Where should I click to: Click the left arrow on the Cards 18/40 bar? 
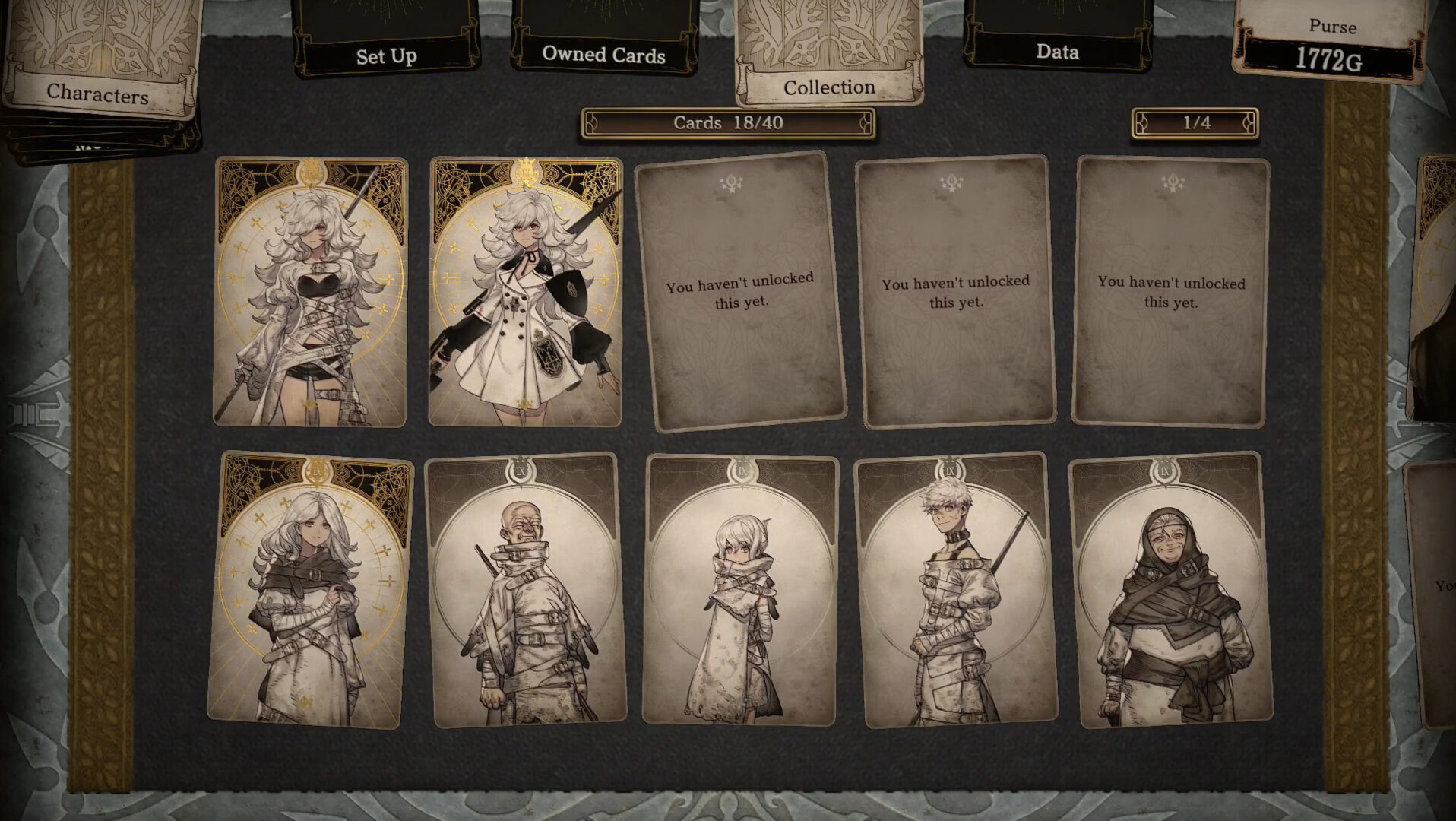click(592, 123)
